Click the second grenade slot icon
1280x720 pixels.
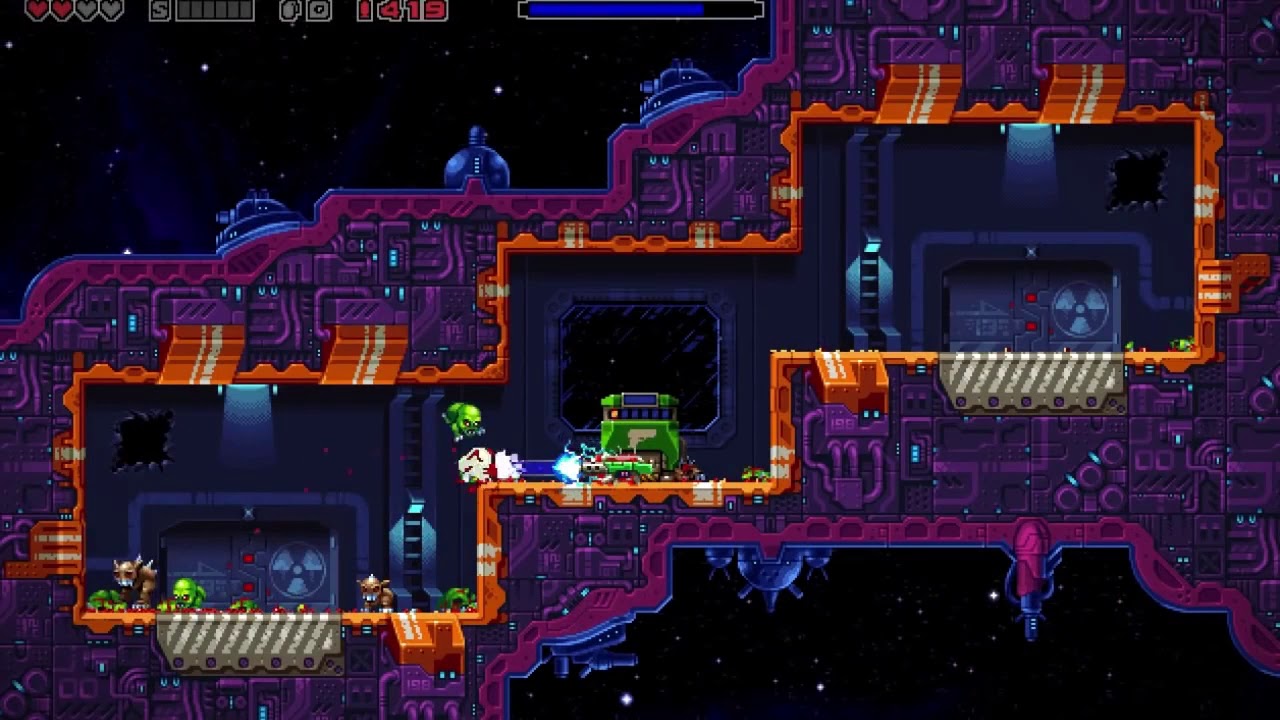[318, 11]
